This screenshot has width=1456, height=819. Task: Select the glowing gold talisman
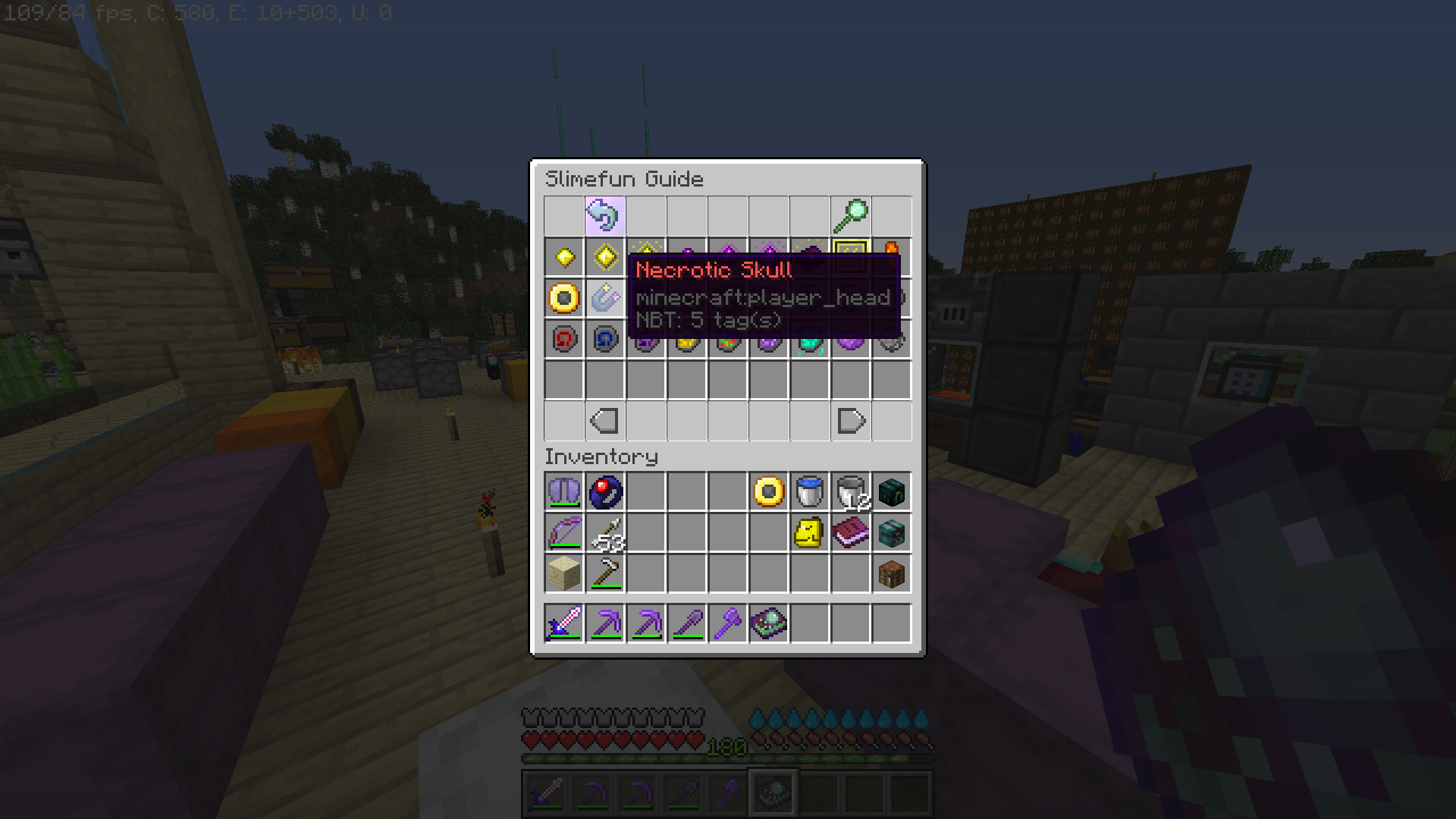pos(604,256)
